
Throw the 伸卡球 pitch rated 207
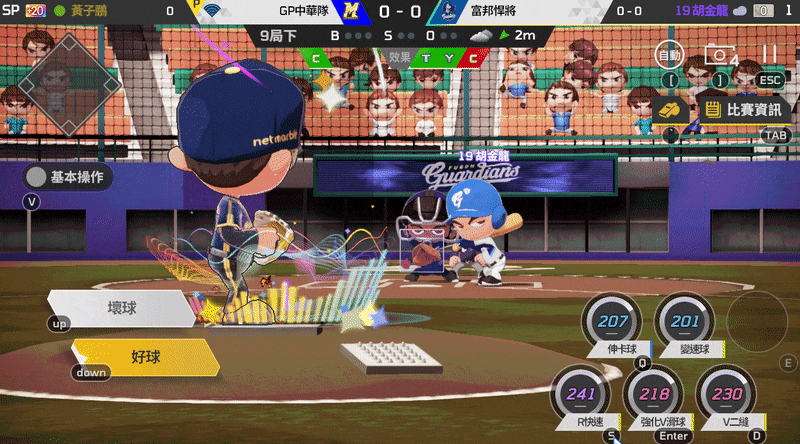614,324
